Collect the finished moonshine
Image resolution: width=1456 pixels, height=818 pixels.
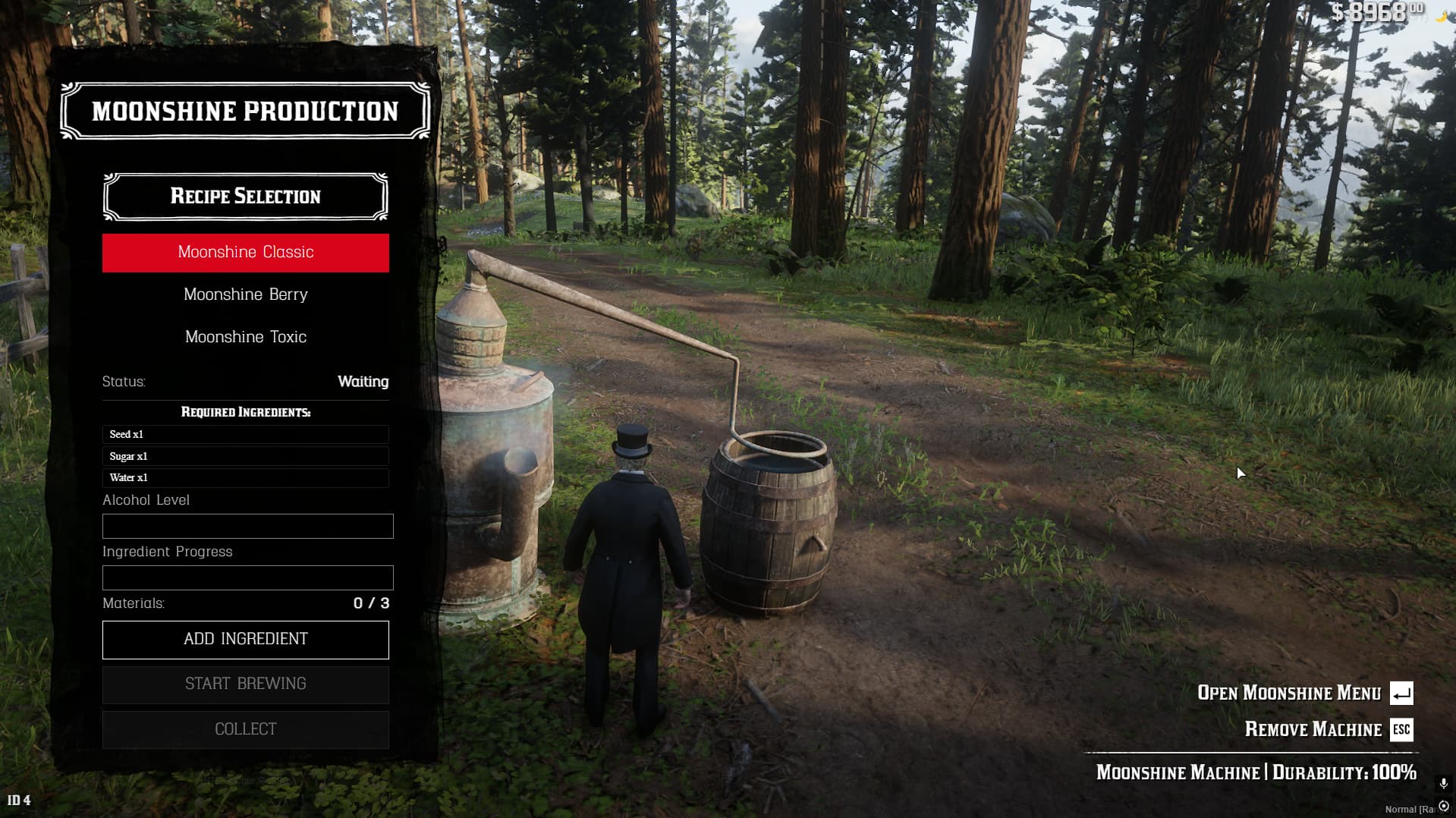pyautogui.click(x=245, y=729)
